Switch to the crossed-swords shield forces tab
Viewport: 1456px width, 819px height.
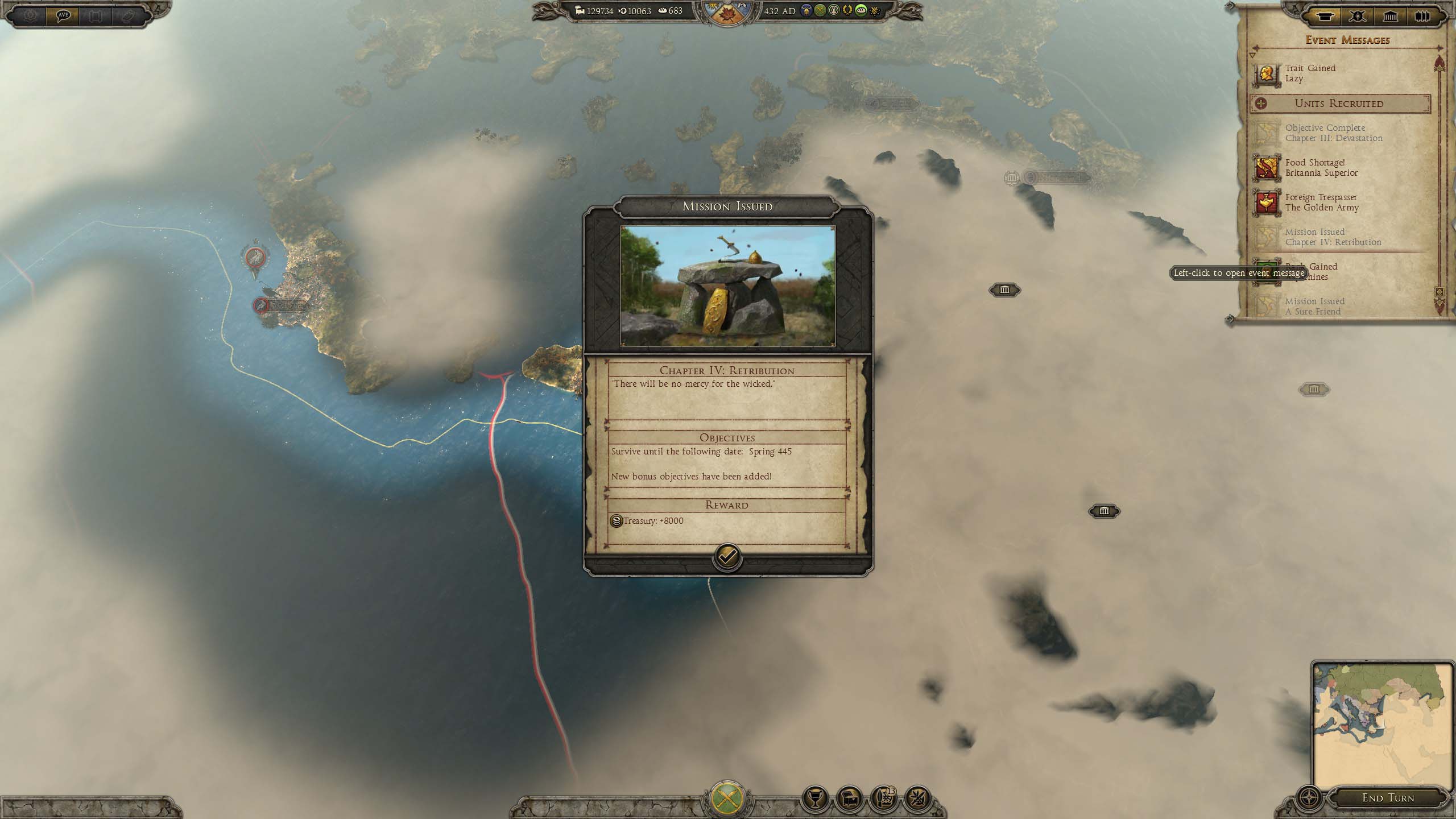1358,16
